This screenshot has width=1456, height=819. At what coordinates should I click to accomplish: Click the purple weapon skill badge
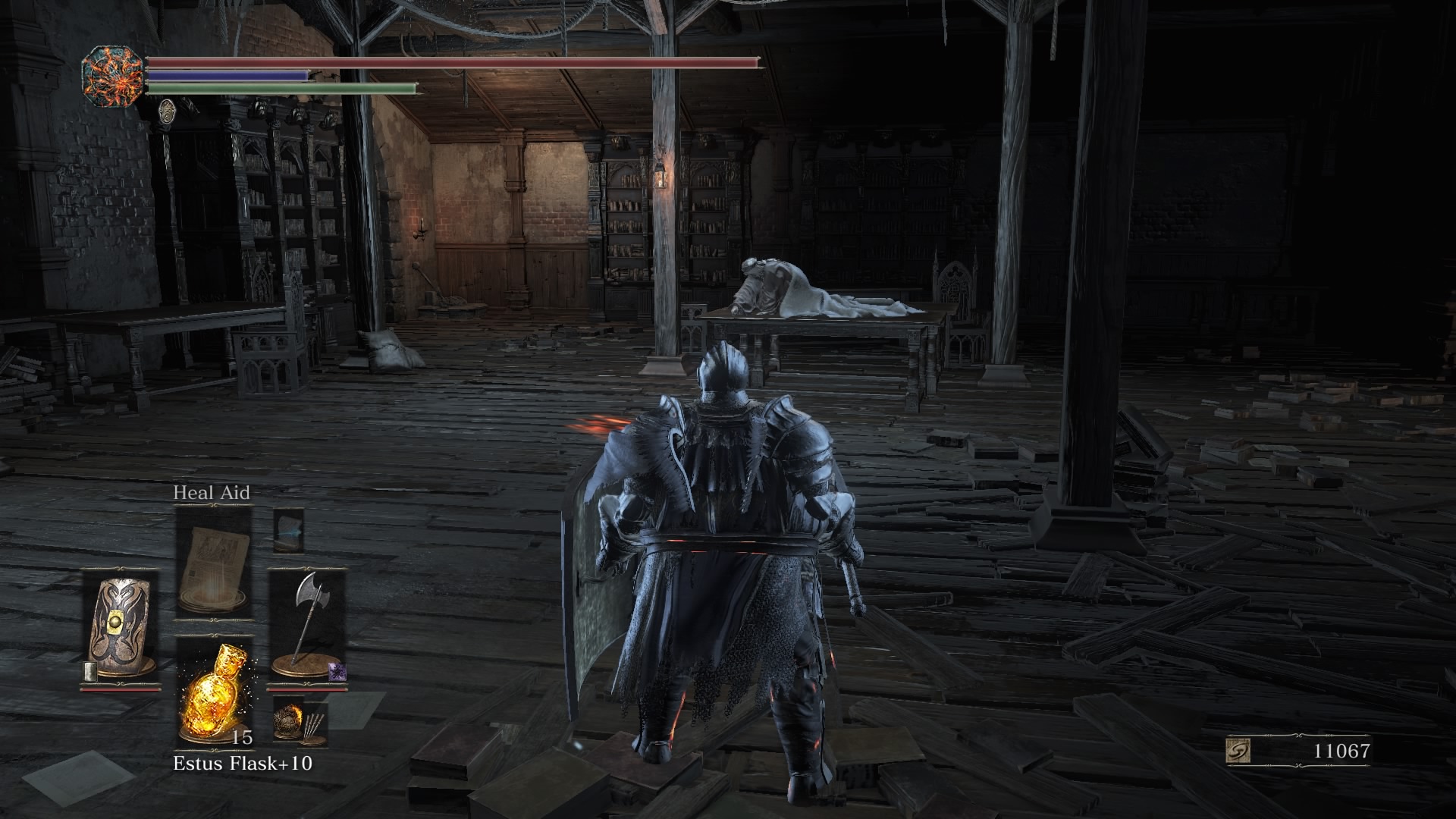tap(336, 671)
